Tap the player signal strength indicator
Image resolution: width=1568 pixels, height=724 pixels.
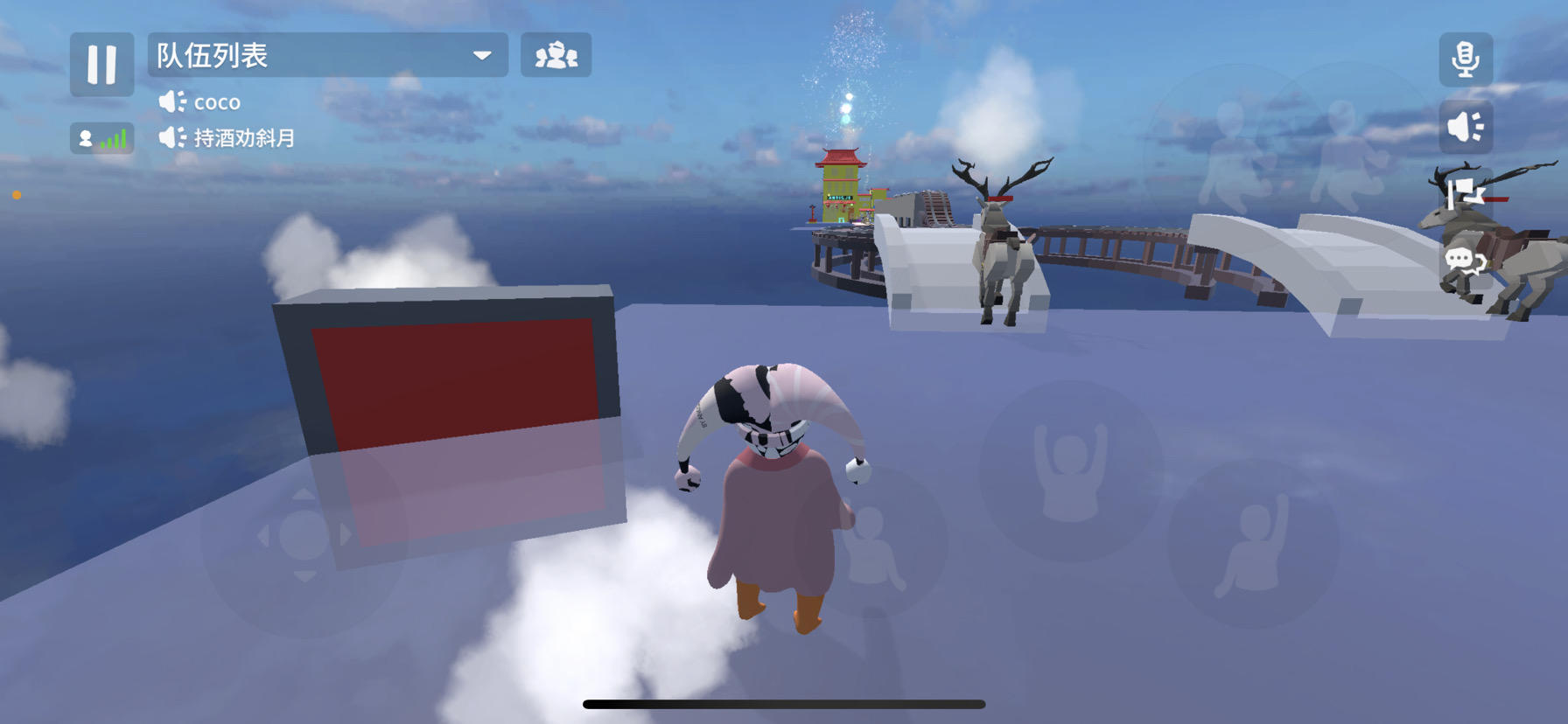click(x=101, y=136)
